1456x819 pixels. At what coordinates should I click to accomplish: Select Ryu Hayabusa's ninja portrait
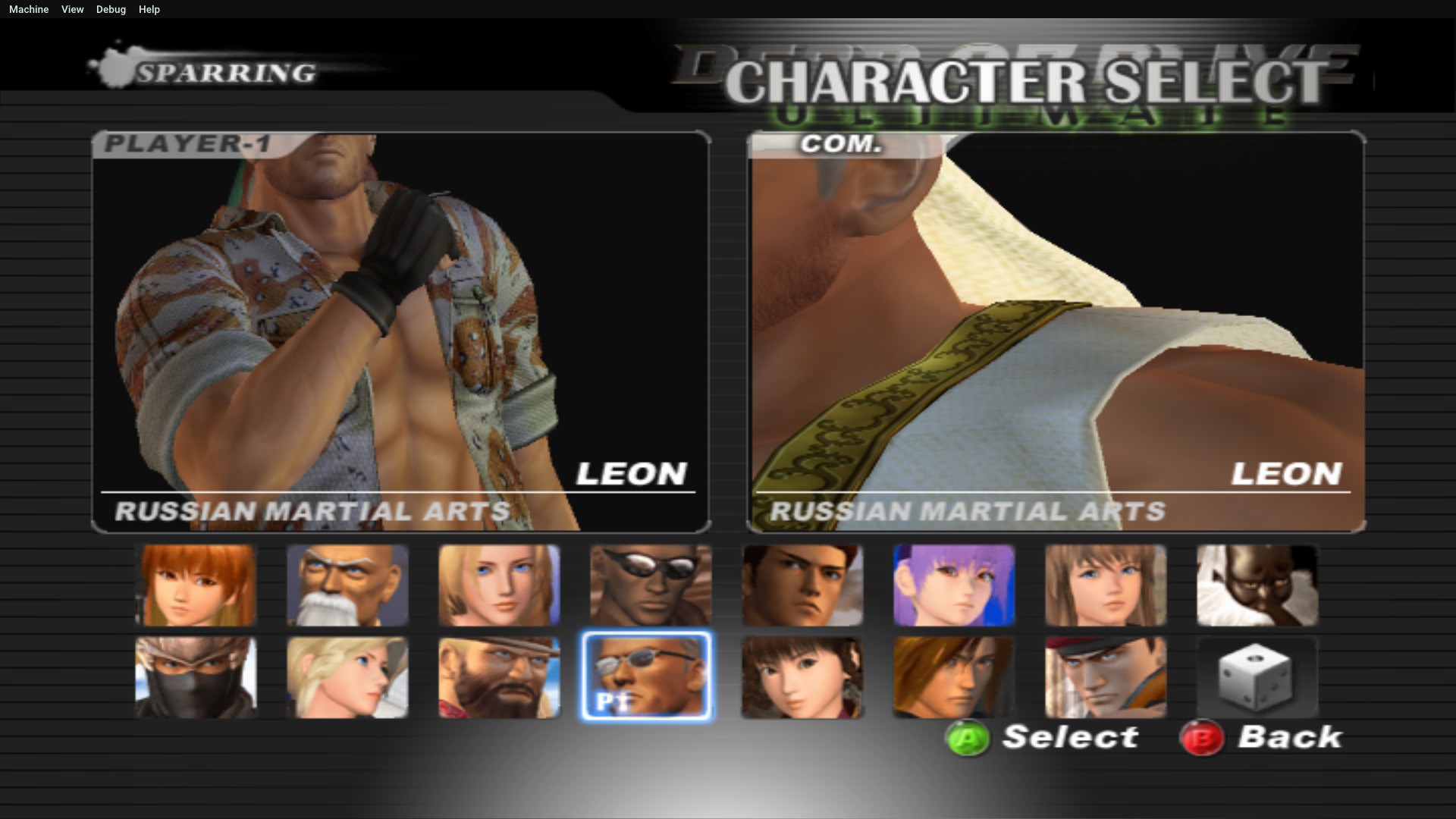click(x=196, y=676)
